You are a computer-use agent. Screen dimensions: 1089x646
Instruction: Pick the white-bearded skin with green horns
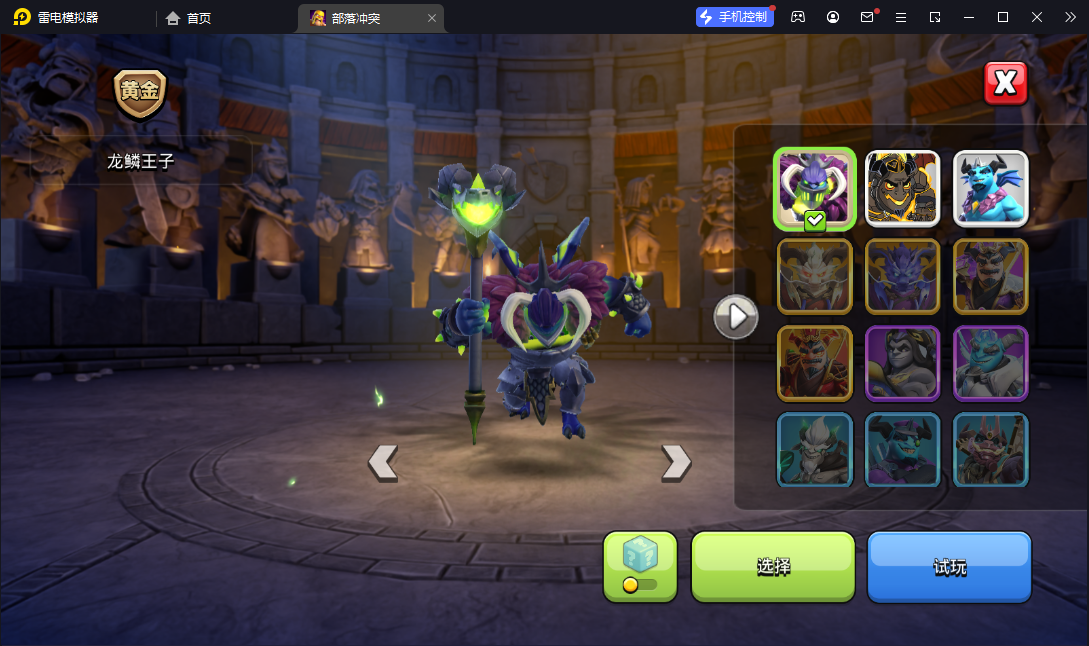(x=815, y=450)
